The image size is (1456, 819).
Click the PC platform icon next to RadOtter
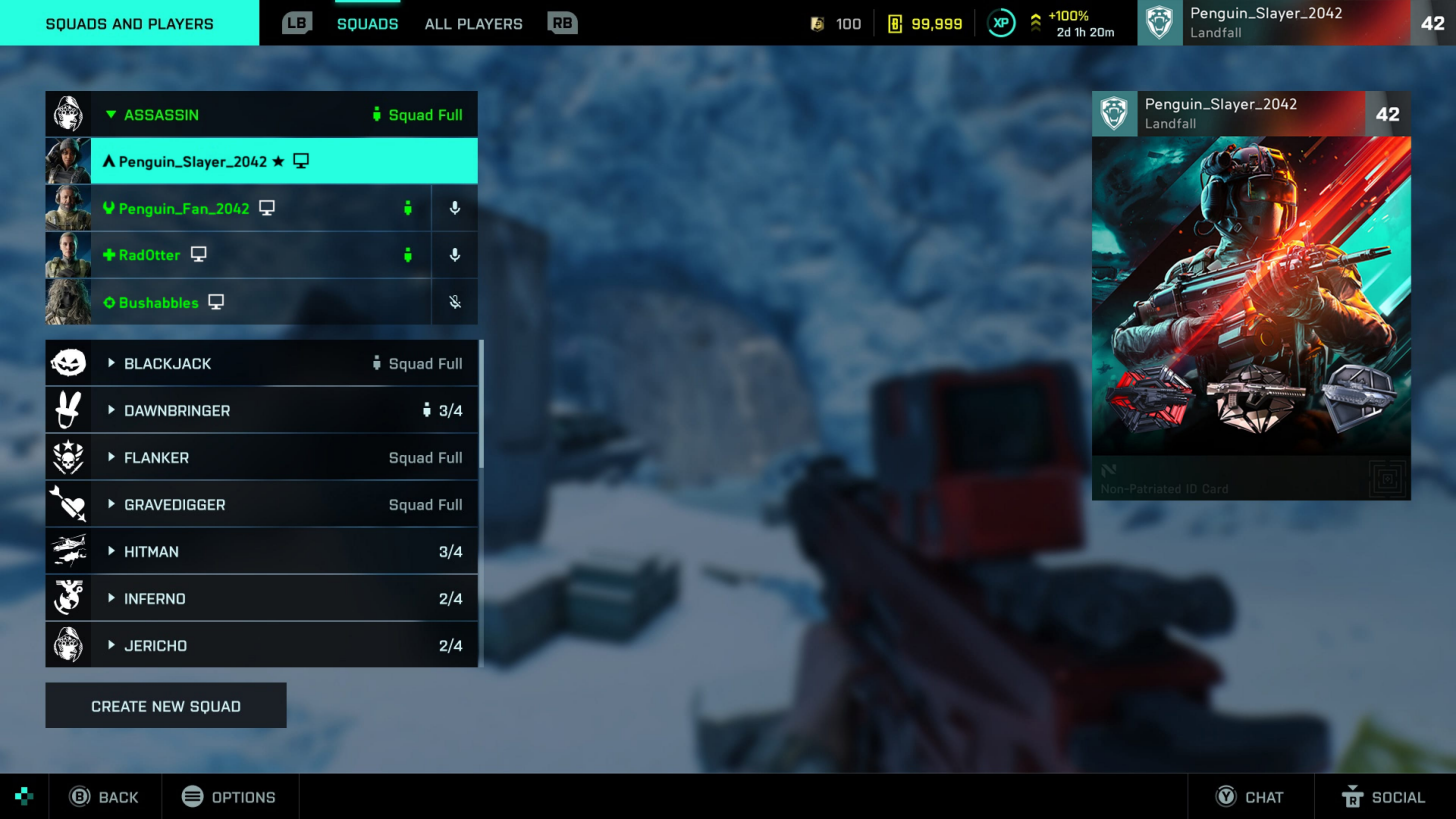(198, 254)
